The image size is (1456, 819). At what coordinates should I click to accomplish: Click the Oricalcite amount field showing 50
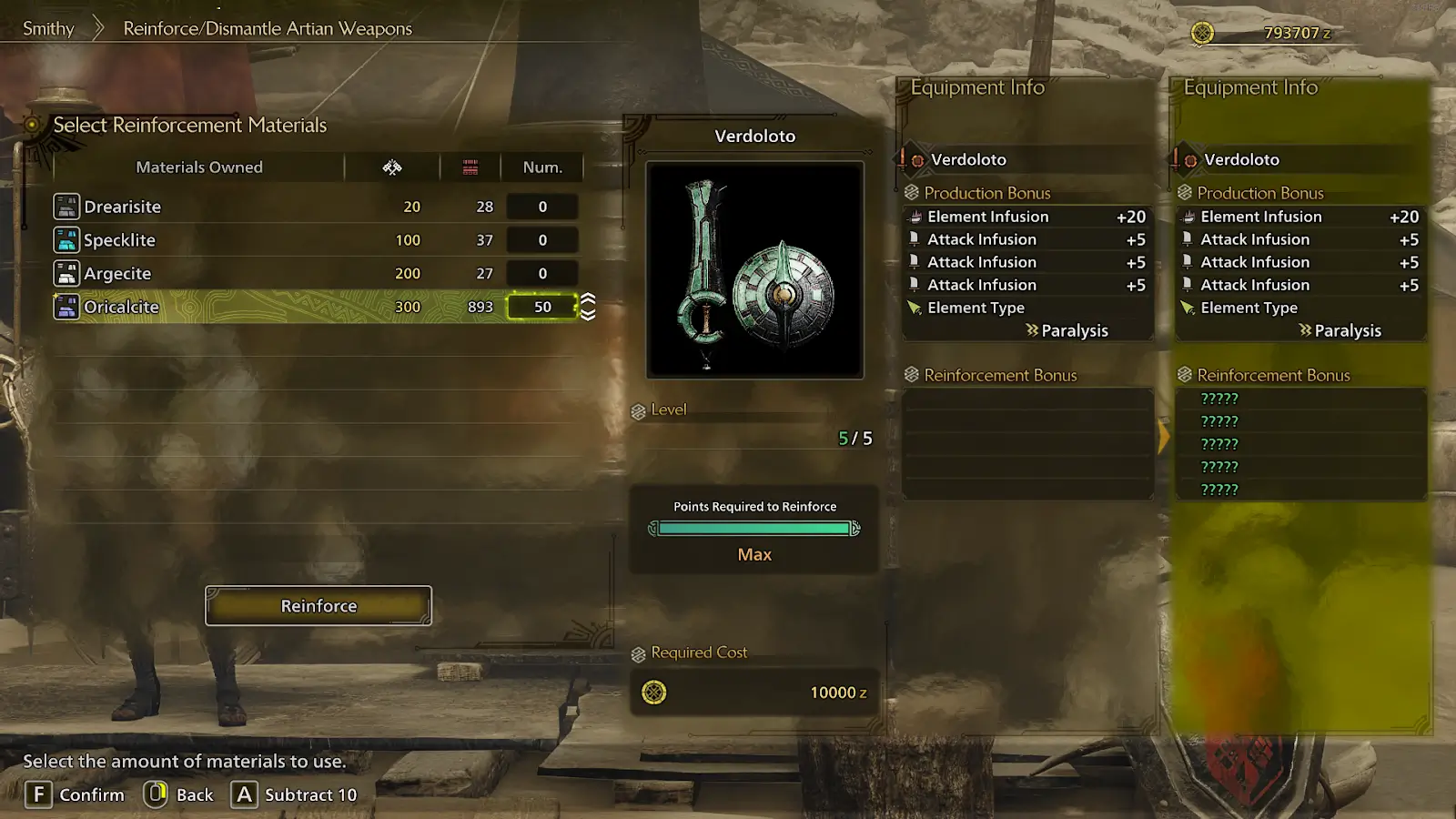[x=542, y=307]
